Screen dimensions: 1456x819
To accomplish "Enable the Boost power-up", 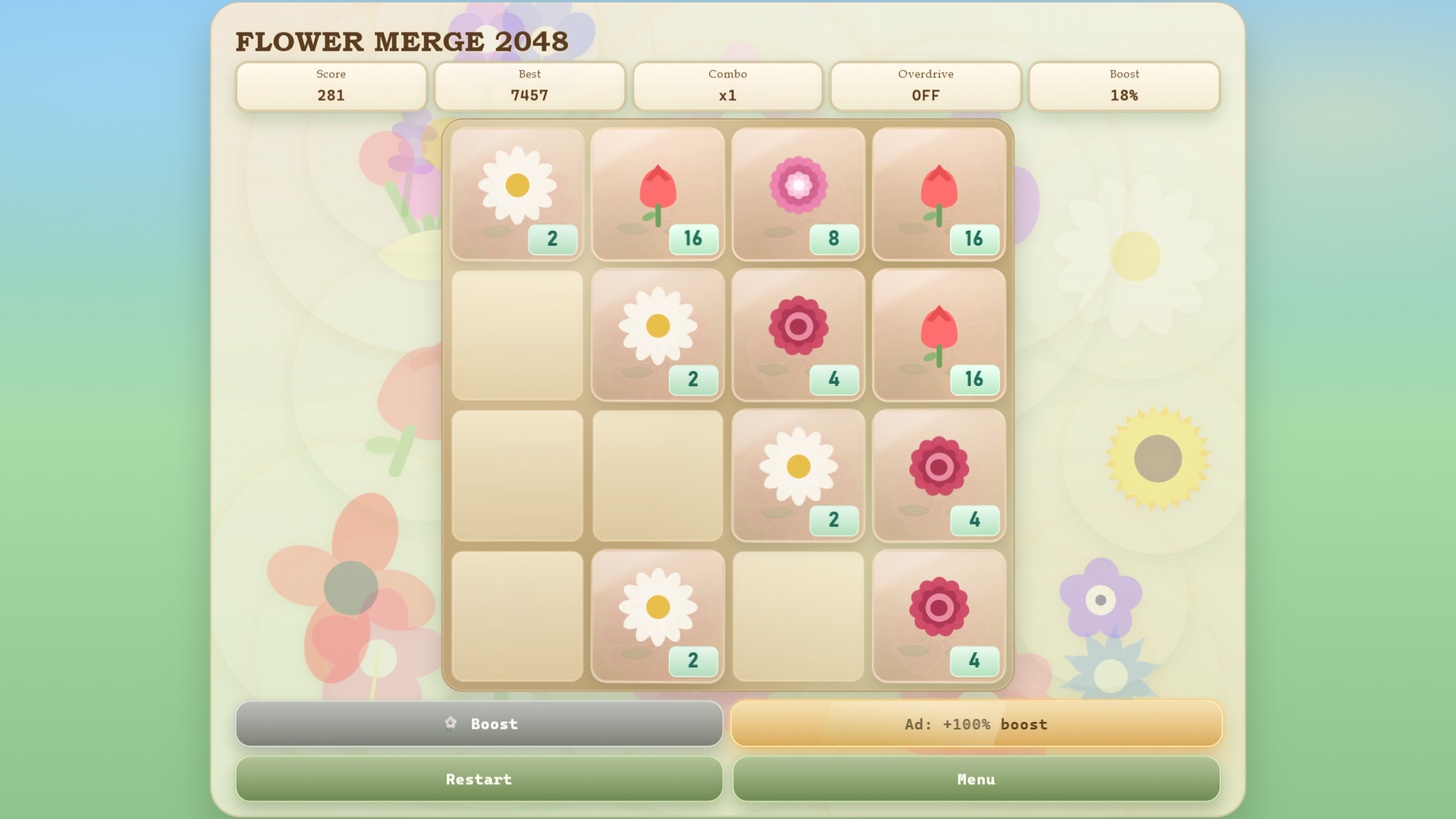I will [x=479, y=724].
